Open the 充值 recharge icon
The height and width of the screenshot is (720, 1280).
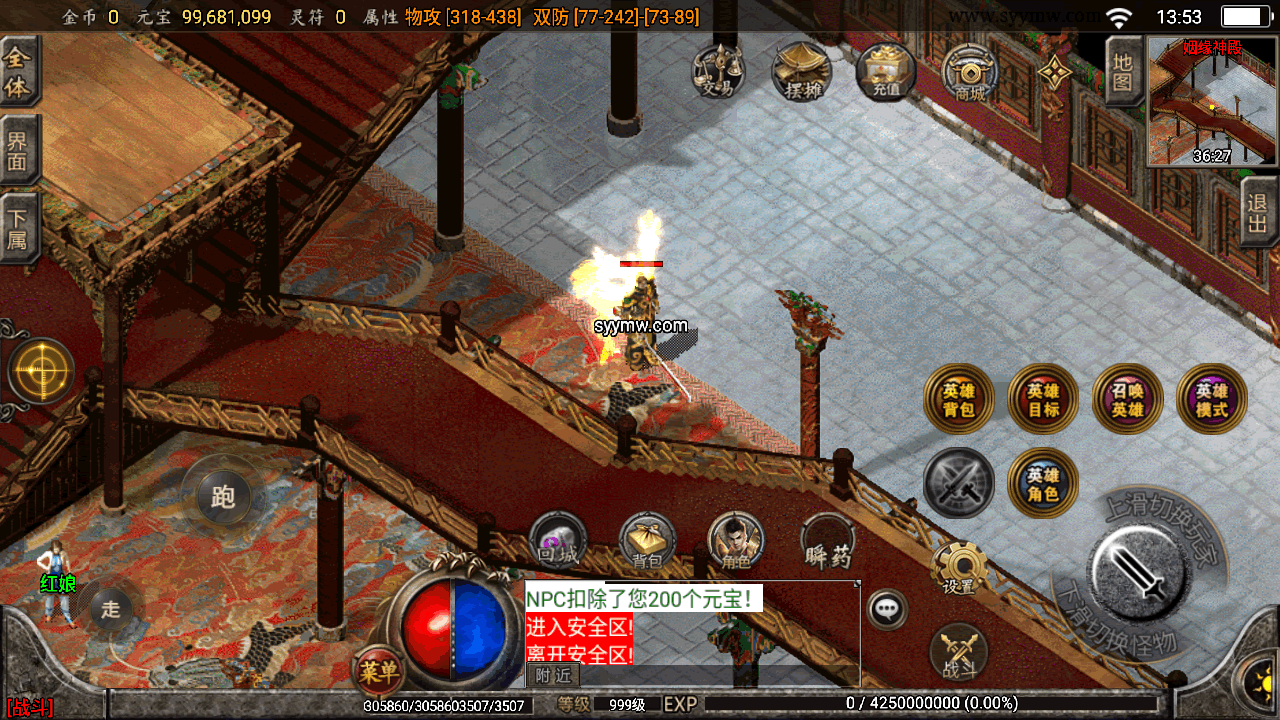coord(886,70)
